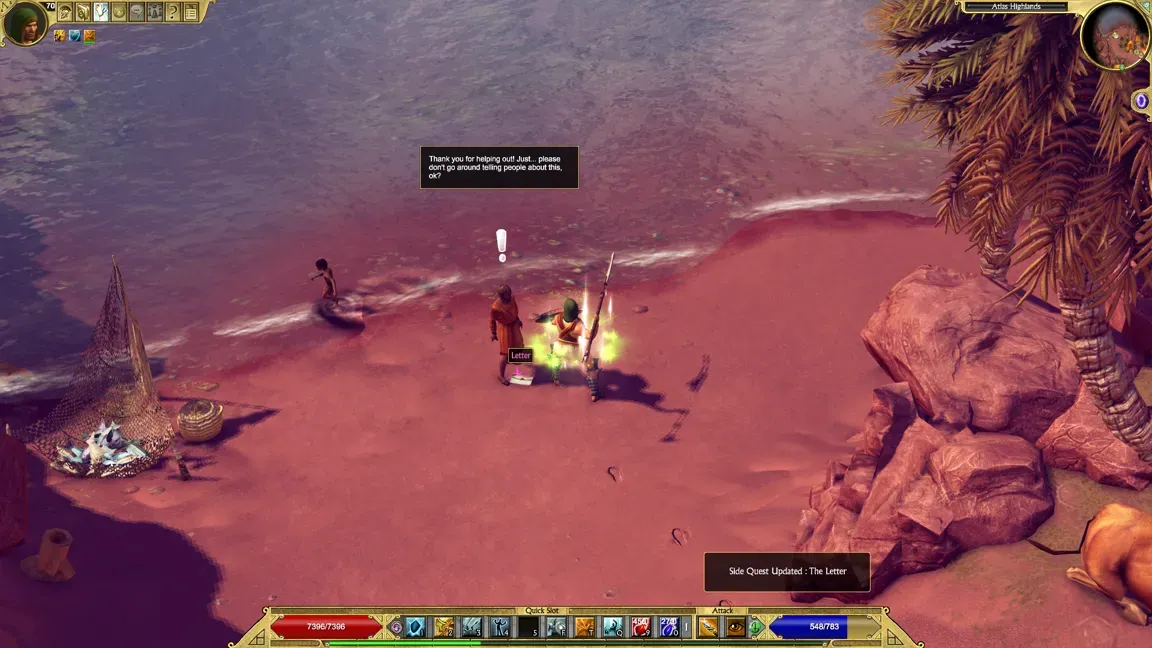
Task: Activate the quick slot 1 skill
Action: (415, 627)
